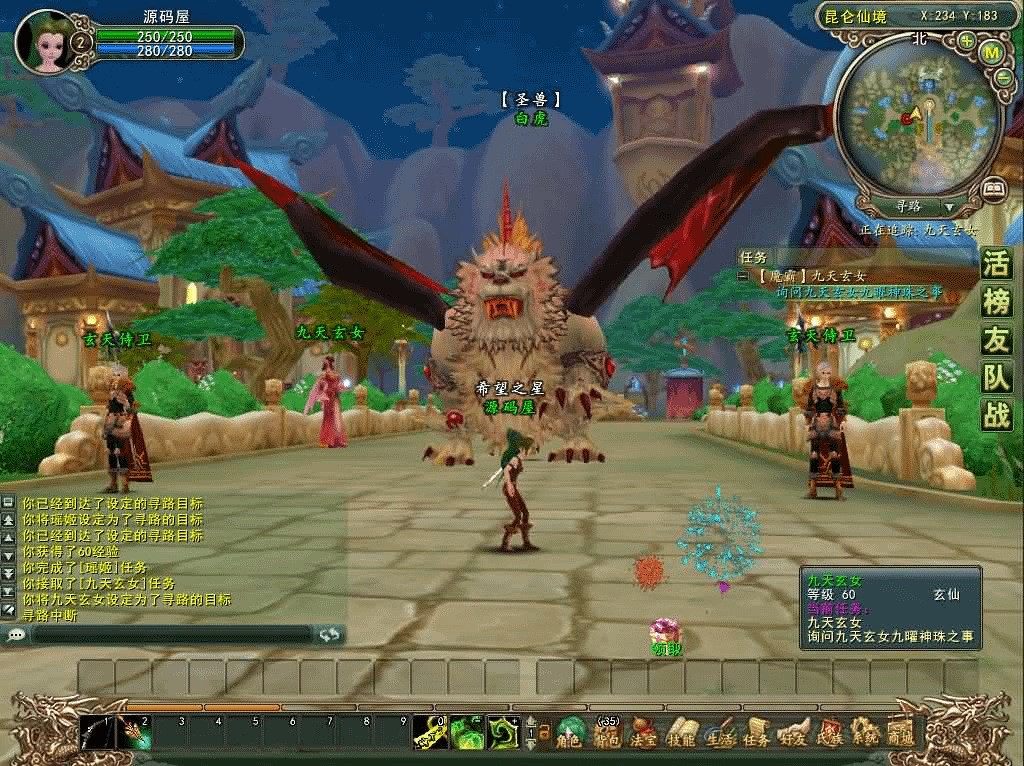Zoom out the minimap with minus button

click(1003, 77)
